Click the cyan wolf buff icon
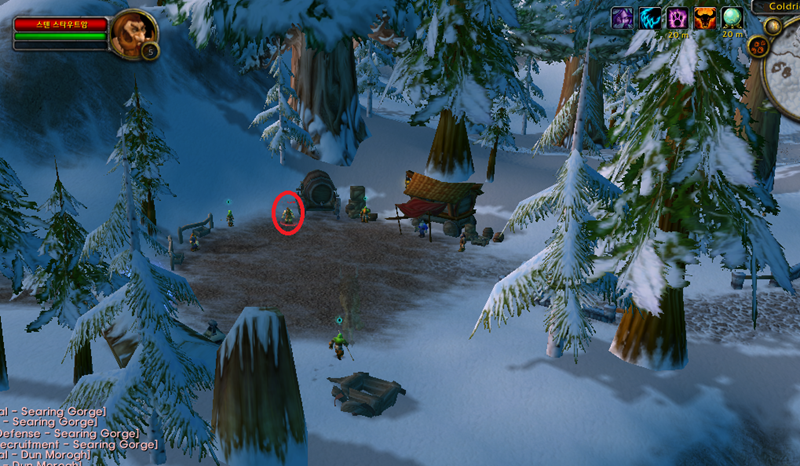Viewport: 800px width, 466px height. [651, 18]
